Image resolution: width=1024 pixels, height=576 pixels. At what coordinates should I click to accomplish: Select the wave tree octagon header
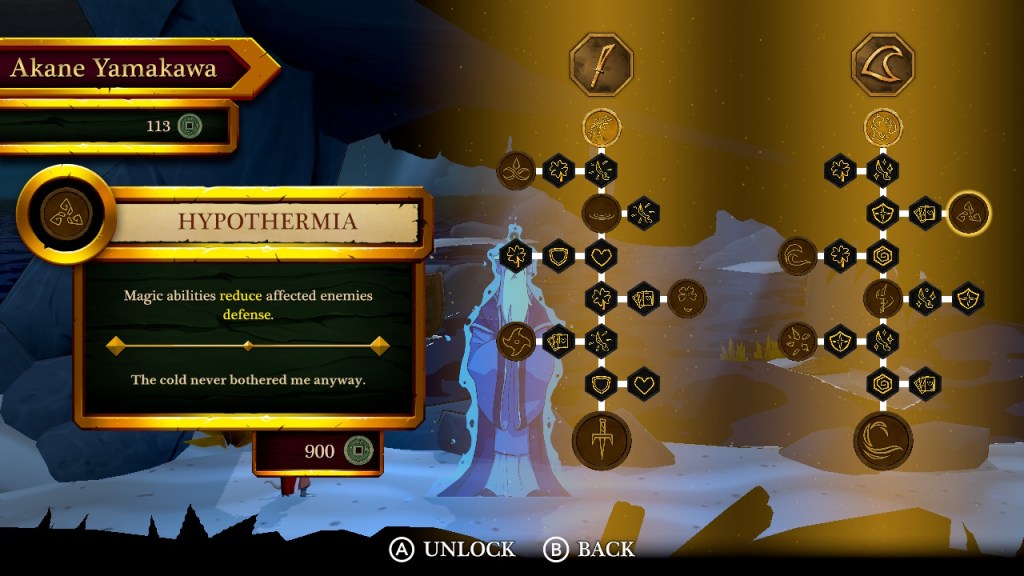883,64
